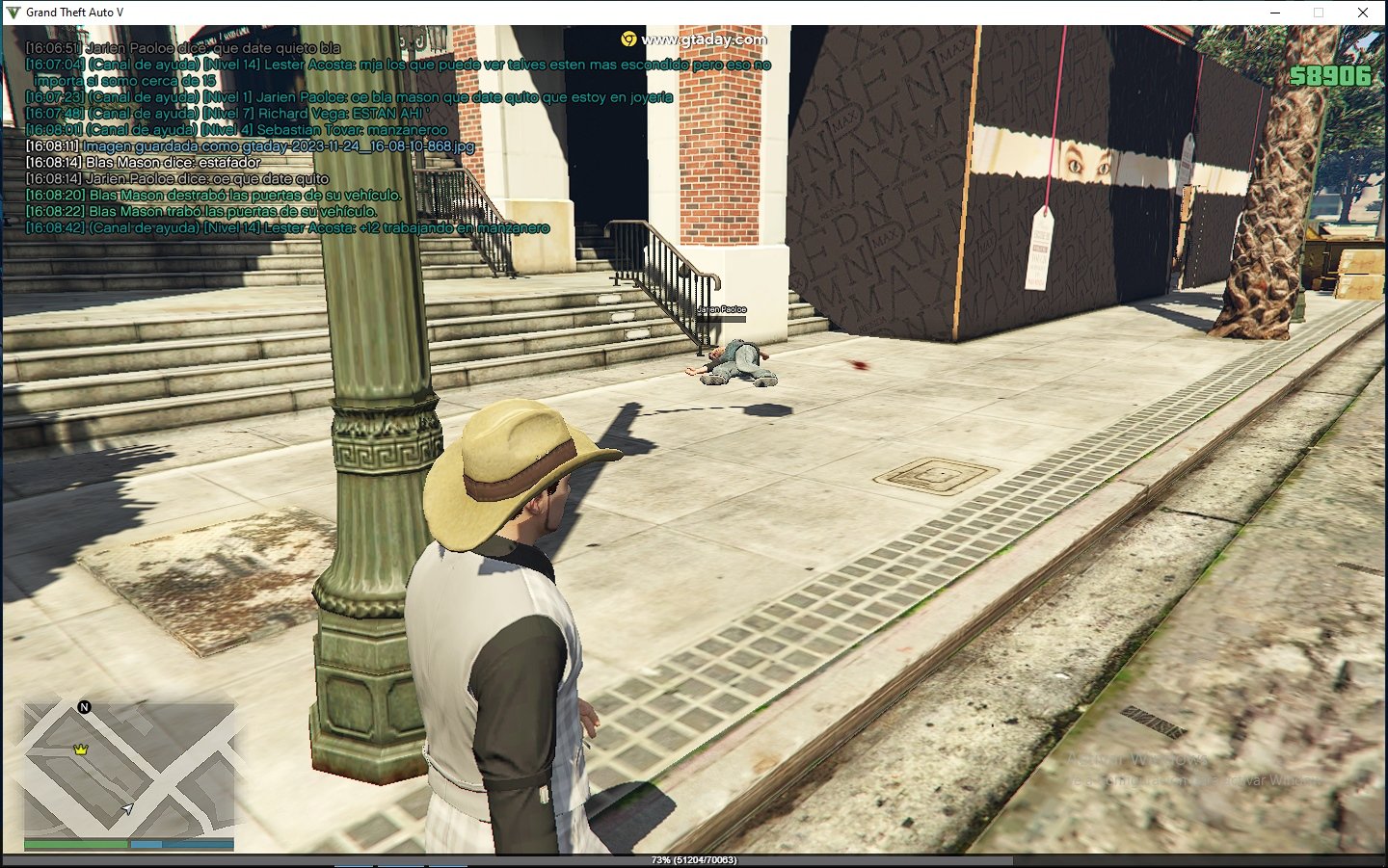This screenshot has width=1388, height=868.
Task: Click the minimap radar
Action: (x=129, y=770)
